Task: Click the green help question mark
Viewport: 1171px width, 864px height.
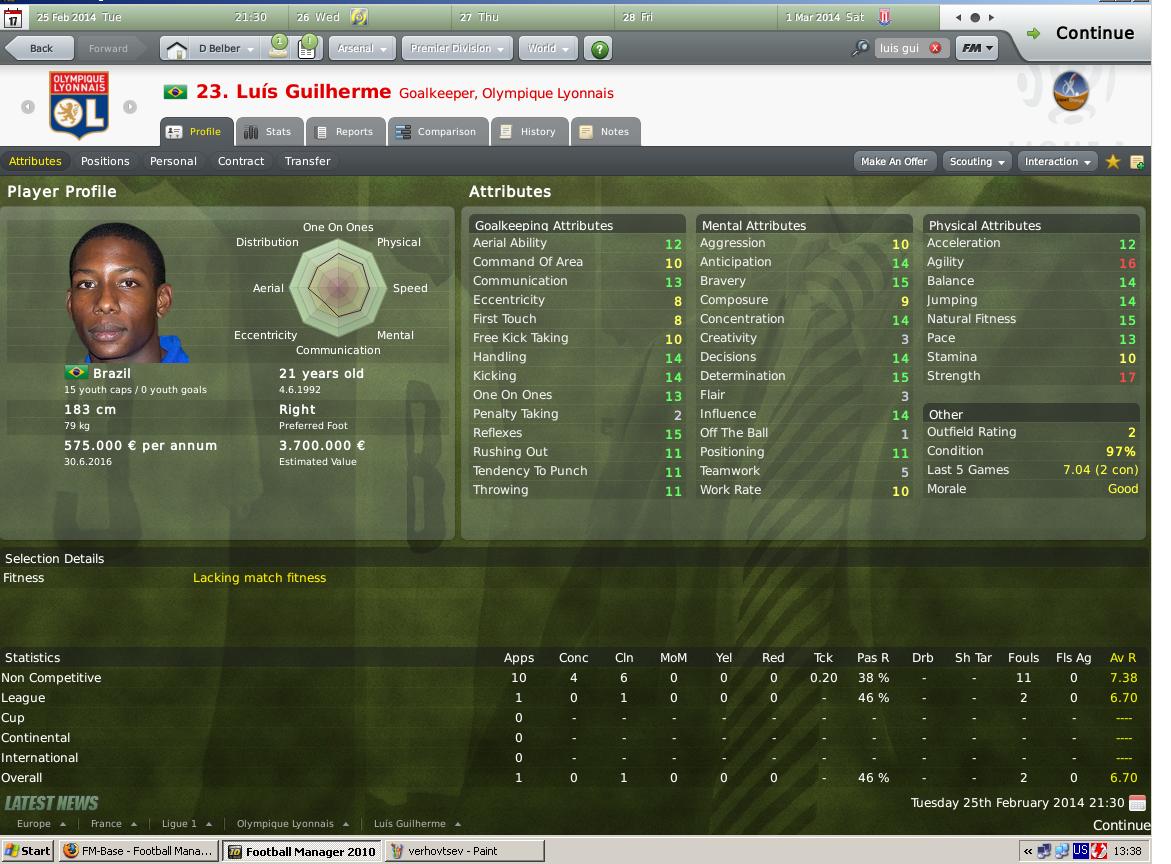Action: pos(599,48)
